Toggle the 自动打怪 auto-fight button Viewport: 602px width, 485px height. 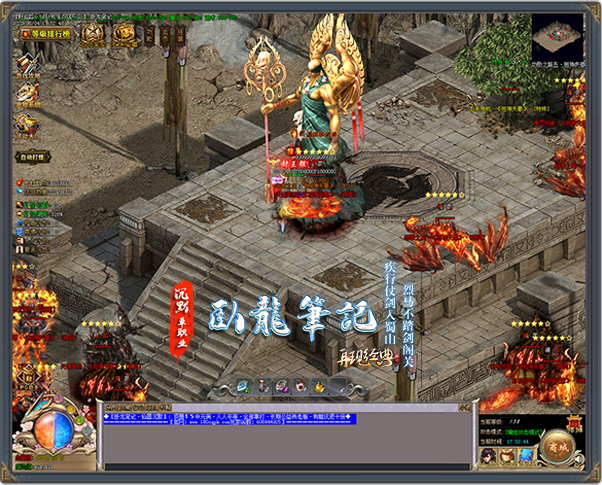(32, 156)
